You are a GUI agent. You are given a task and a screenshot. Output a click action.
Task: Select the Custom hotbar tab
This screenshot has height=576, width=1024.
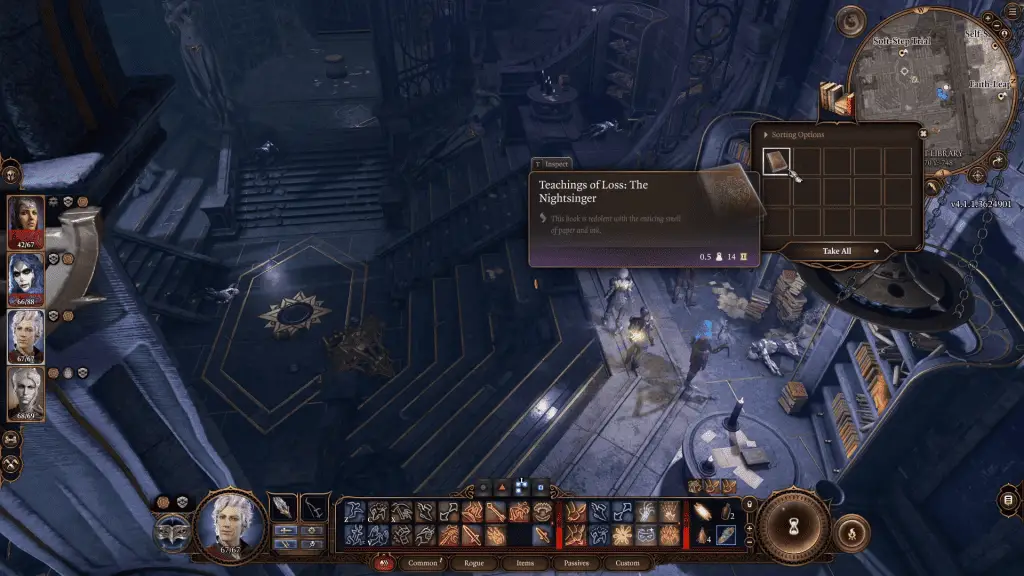[627, 563]
